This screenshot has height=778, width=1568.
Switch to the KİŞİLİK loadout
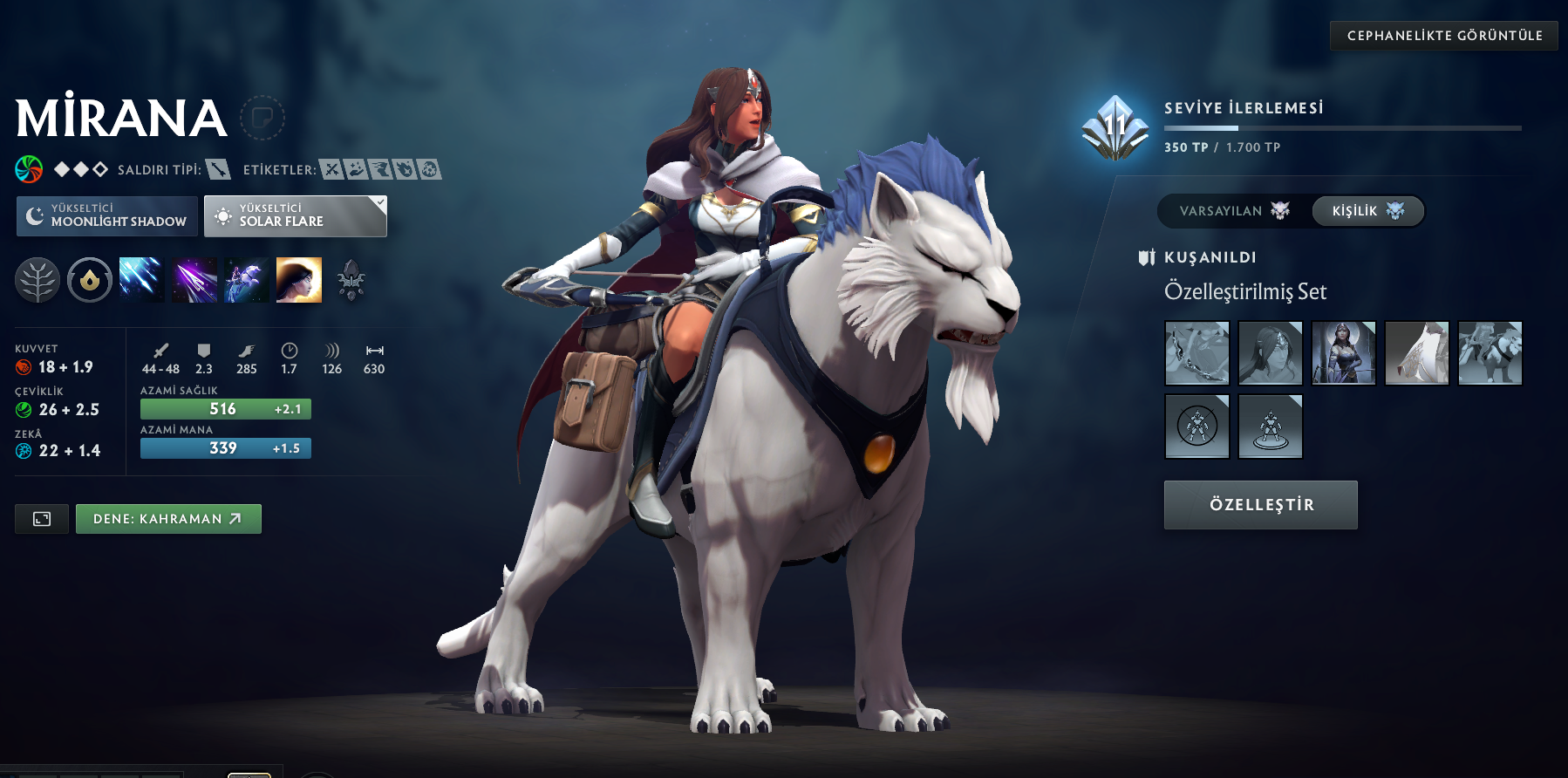(x=1367, y=211)
